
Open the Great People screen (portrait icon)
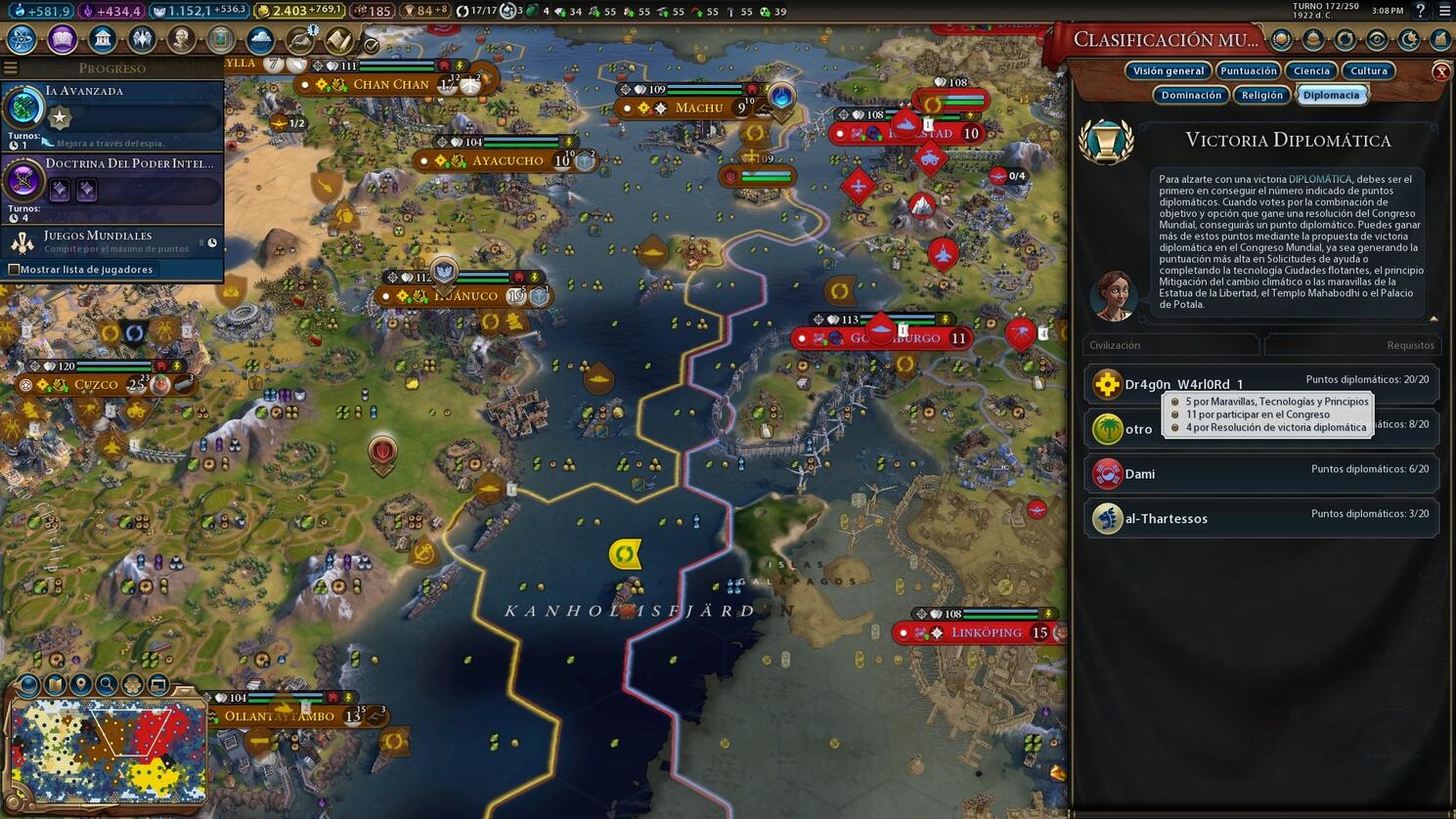point(181,39)
